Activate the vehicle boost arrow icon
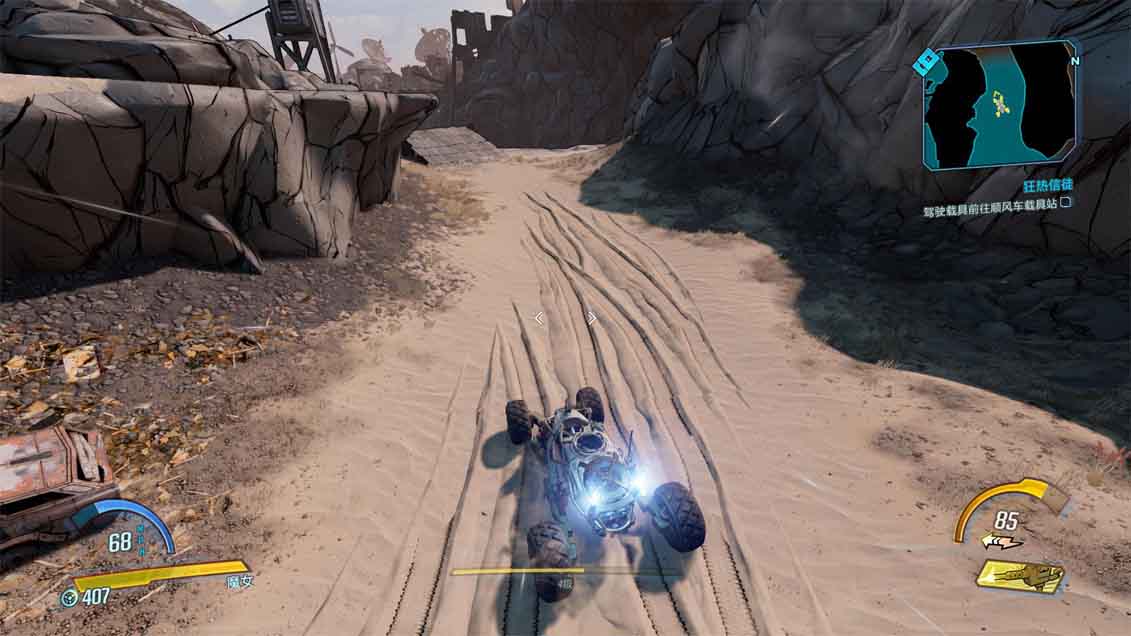The image size is (1131, 636). (1001, 542)
